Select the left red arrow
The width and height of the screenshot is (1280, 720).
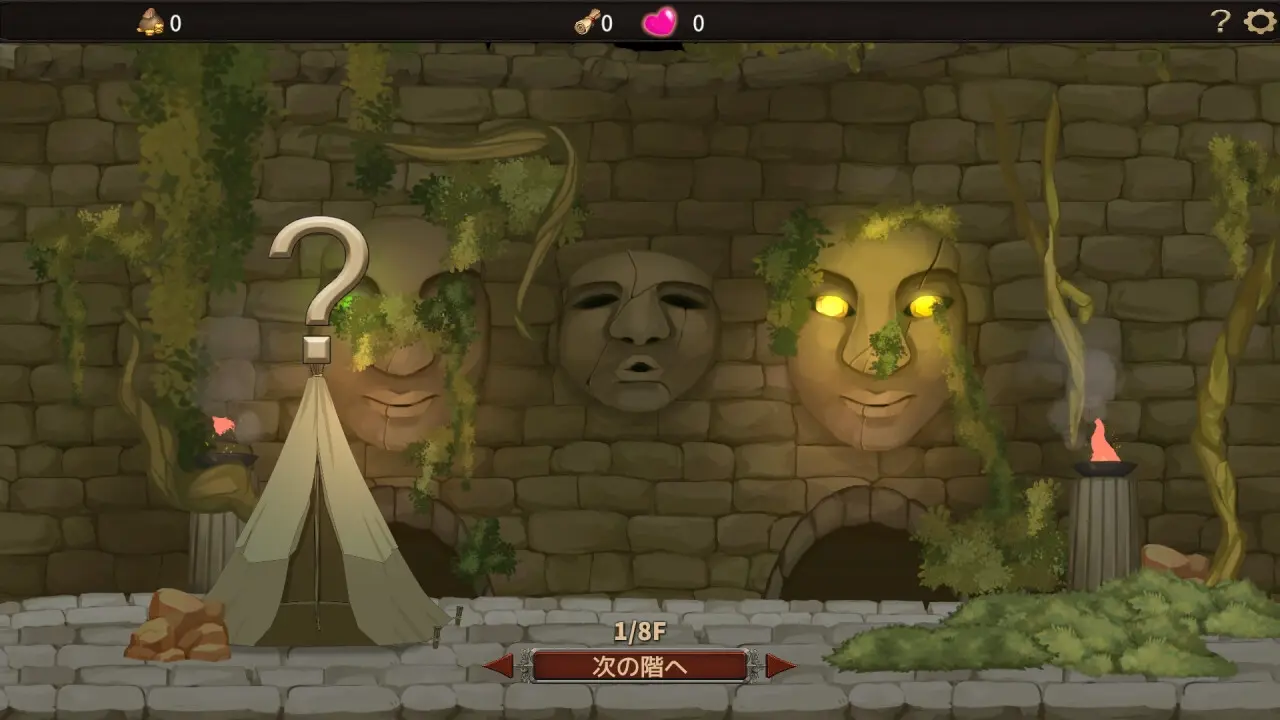pos(499,666)
